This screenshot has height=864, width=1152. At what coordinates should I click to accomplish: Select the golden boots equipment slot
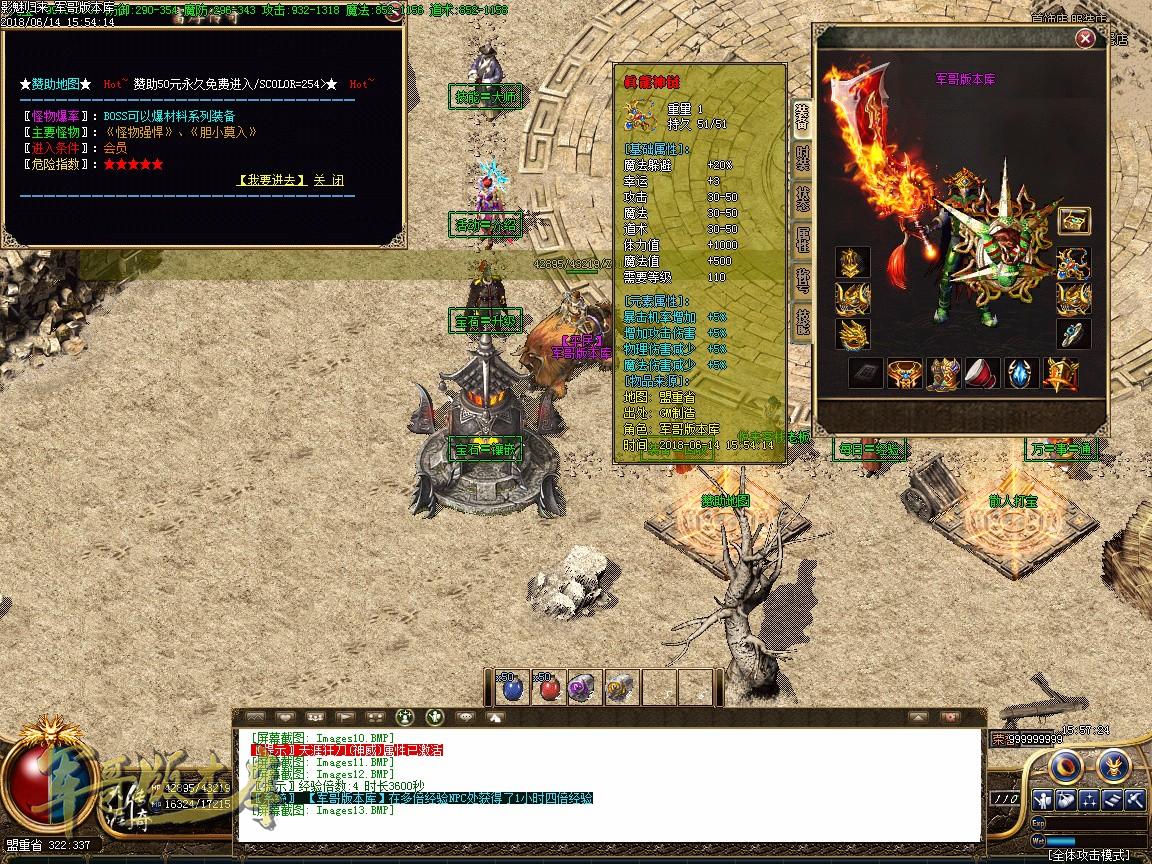point(943,373)
